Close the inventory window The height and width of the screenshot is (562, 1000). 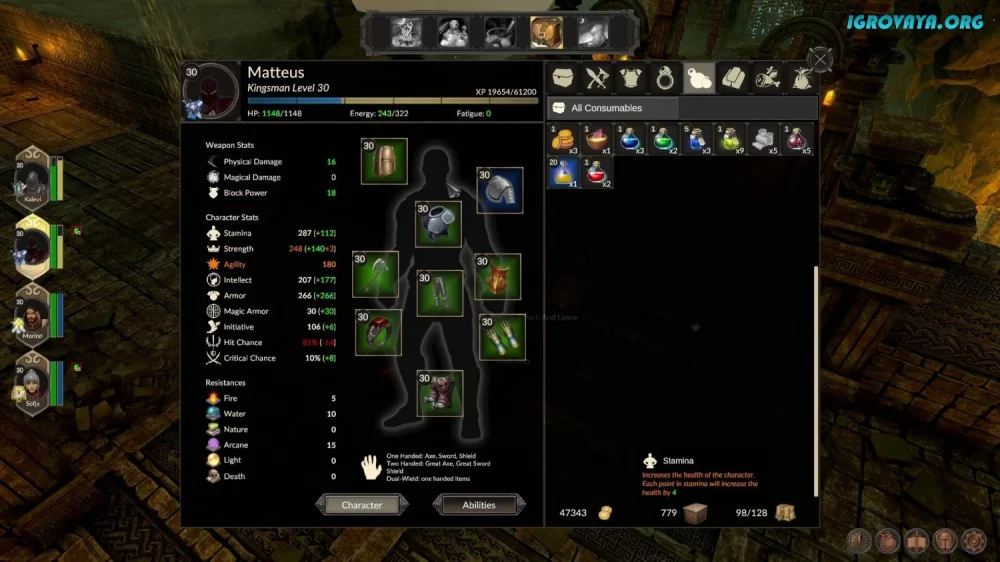(821, 60)
